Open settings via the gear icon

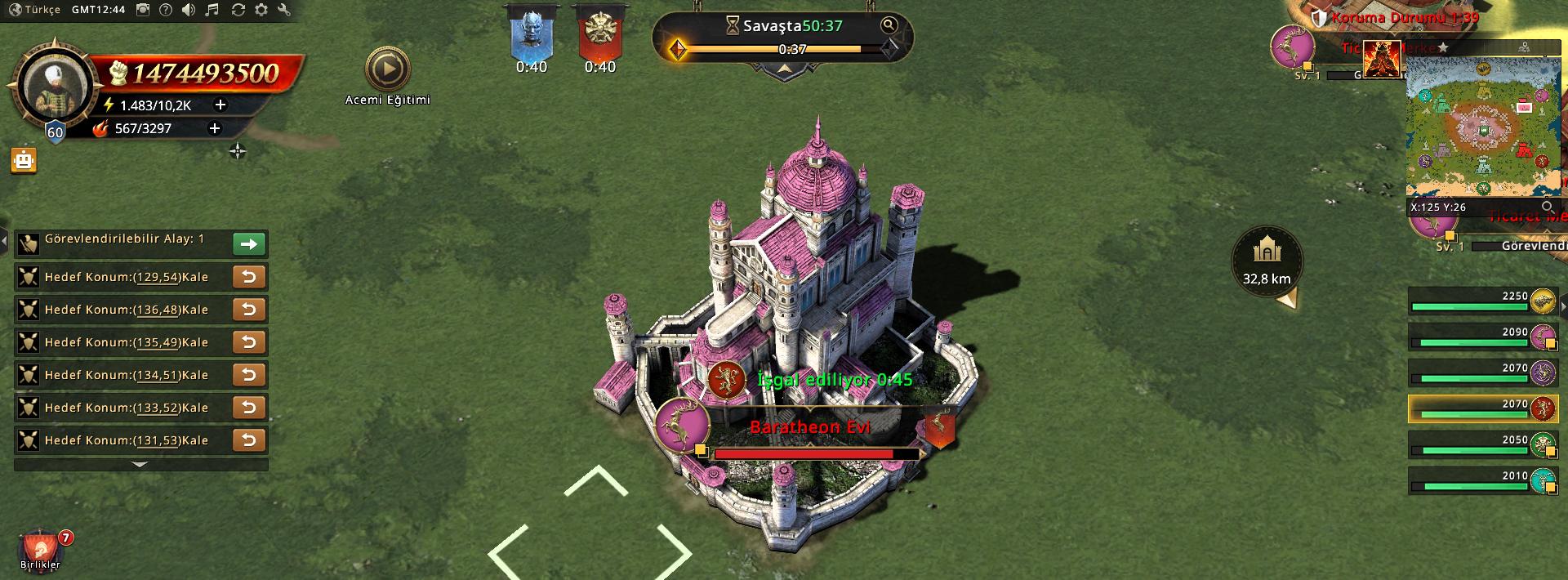click(x=261, y=10)
